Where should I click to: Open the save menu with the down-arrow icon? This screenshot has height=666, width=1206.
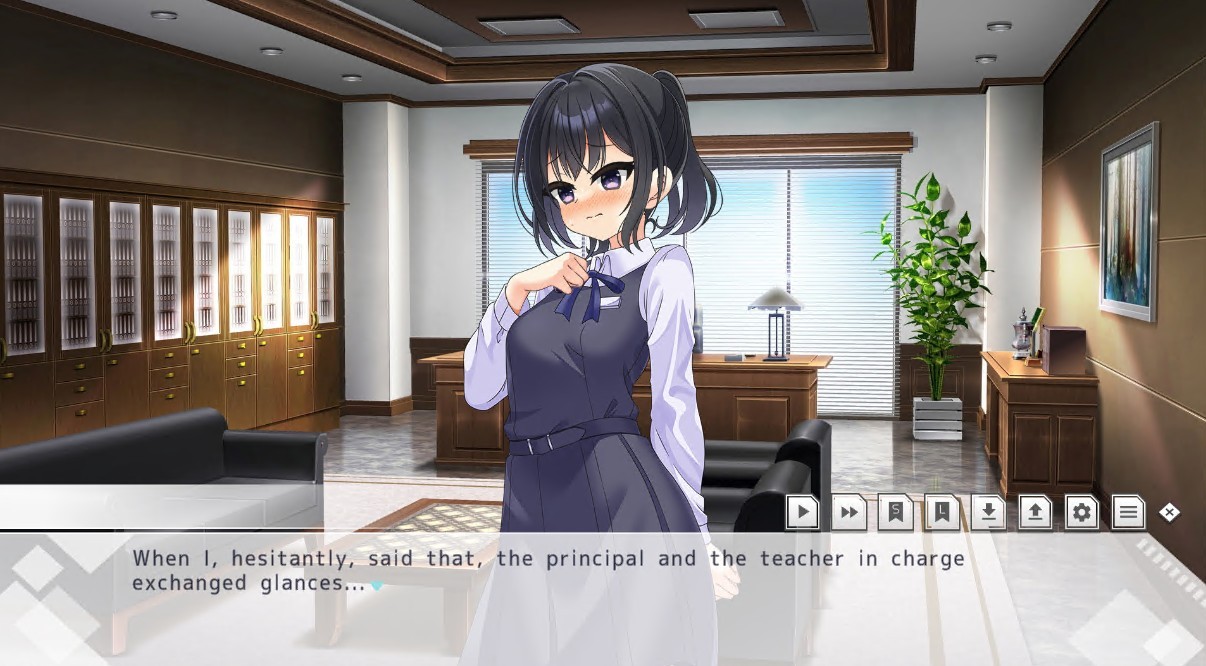click(988, 513)
